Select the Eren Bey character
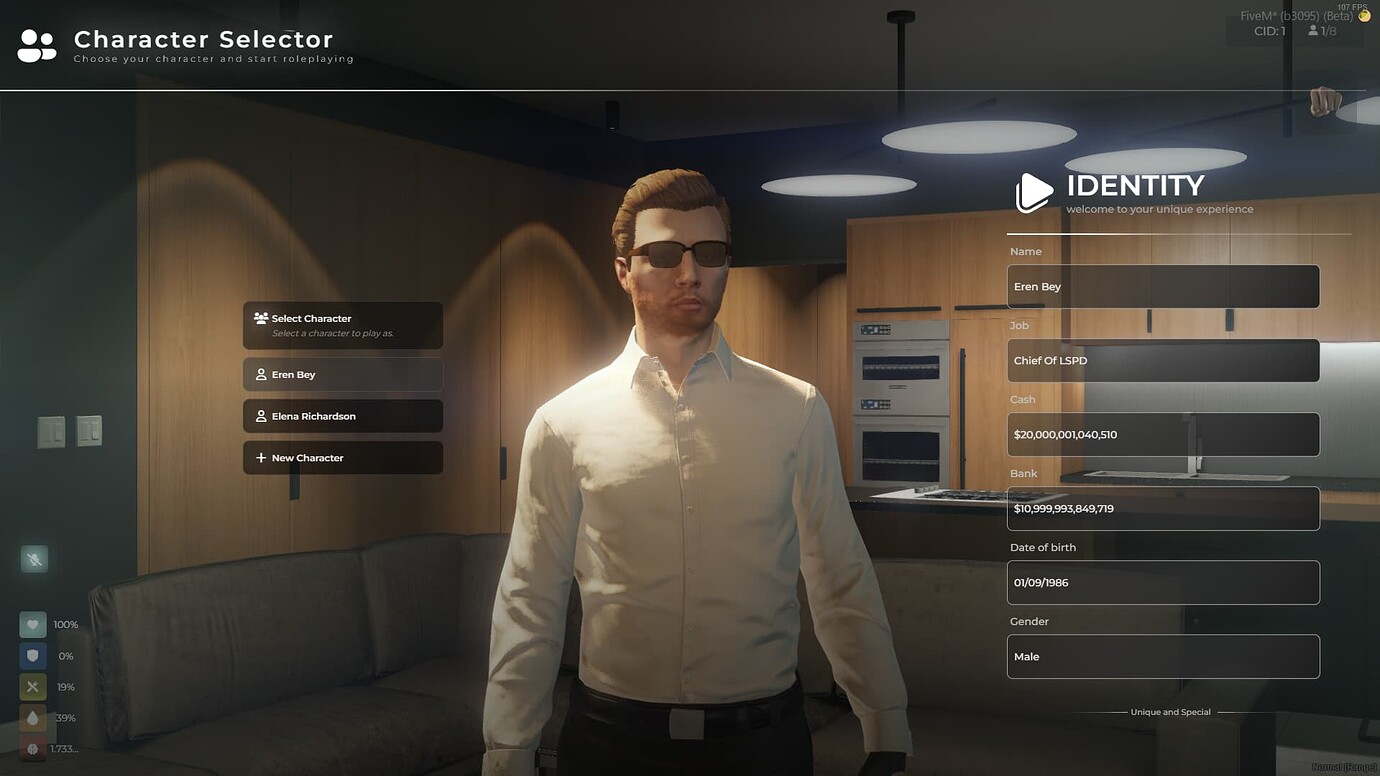This screenshot has height=776, width=1380. [342, 374]
